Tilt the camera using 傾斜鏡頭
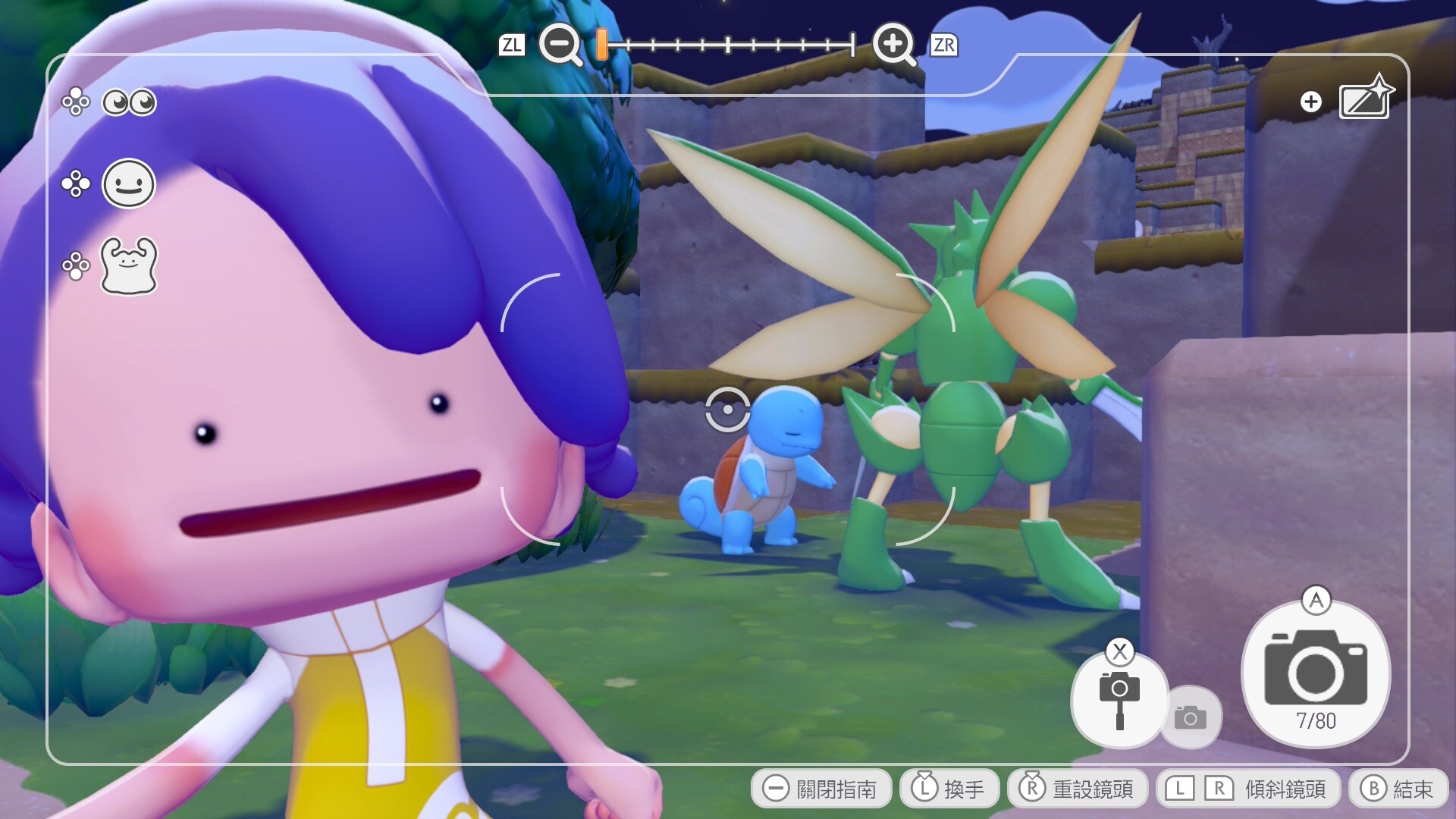This screenshot has width=1456, height=819. pyautogui.click(x=1247, y=789)
